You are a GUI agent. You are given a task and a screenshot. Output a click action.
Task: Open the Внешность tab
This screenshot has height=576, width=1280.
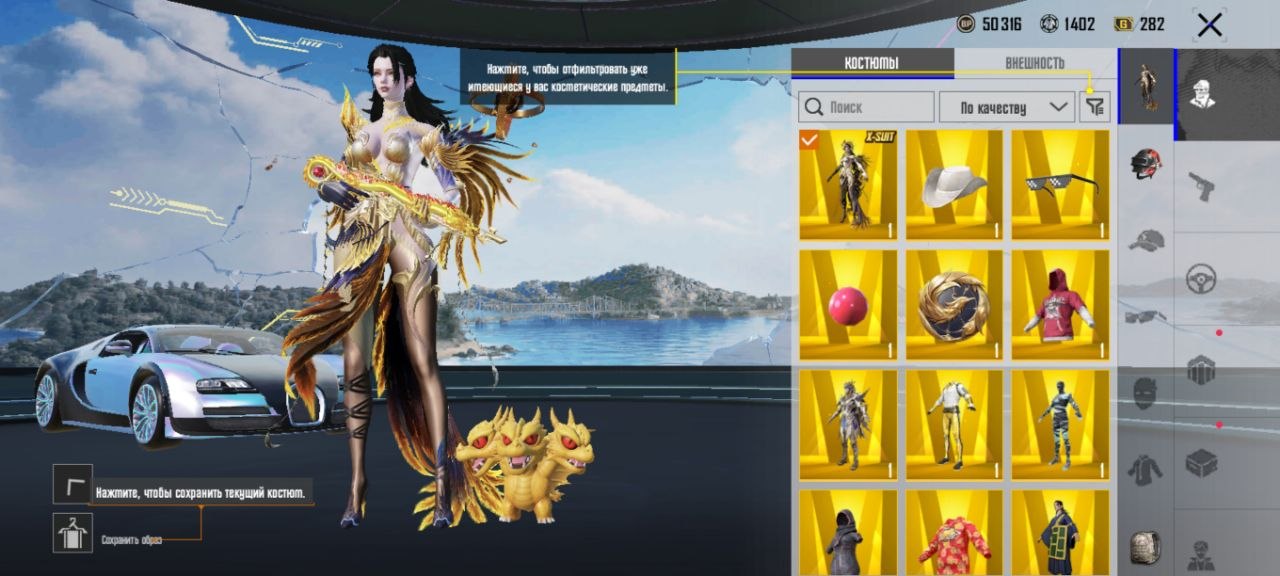point(1034,63)
